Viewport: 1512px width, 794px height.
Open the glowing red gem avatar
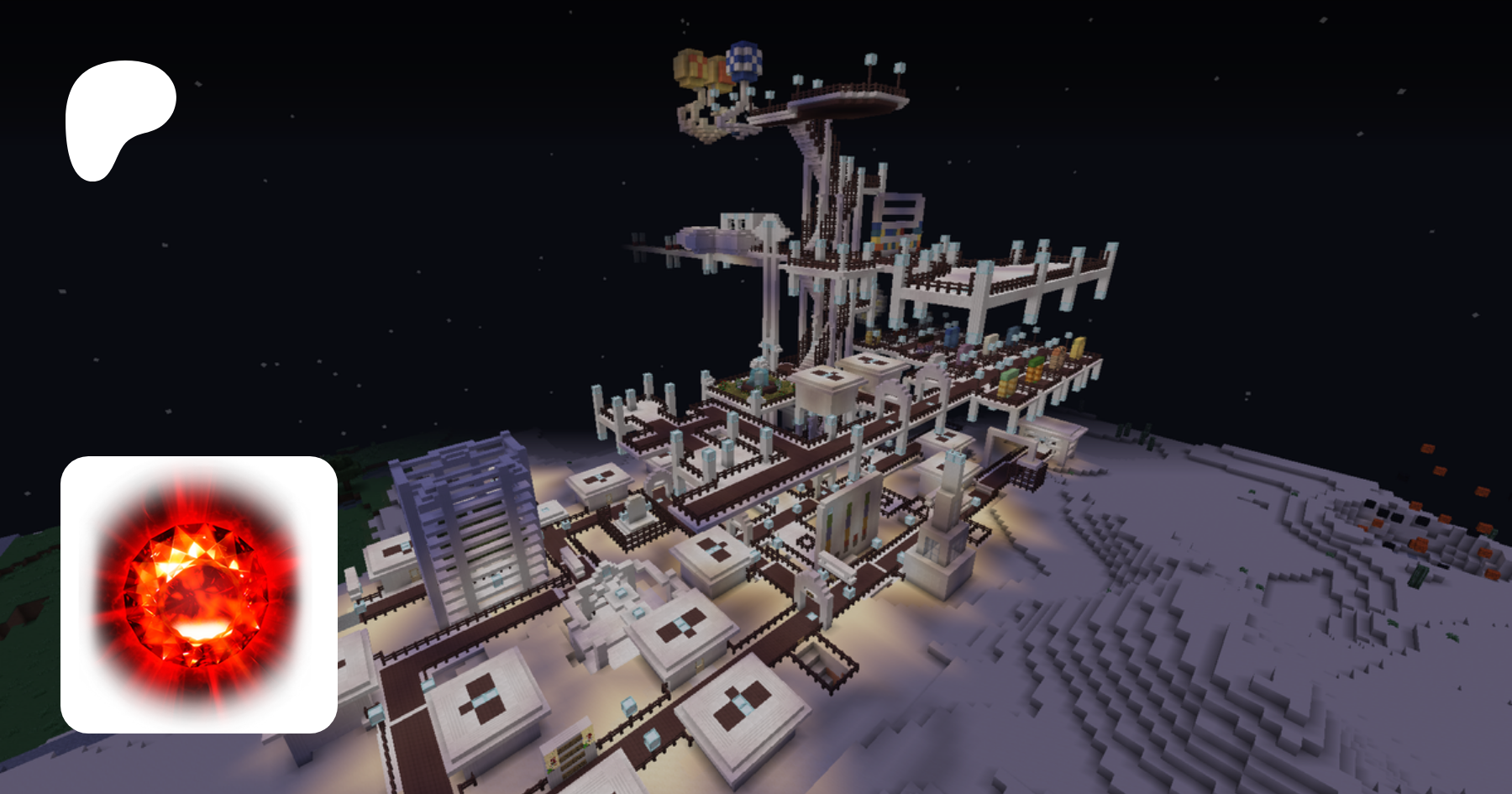(x=199, y=594)
